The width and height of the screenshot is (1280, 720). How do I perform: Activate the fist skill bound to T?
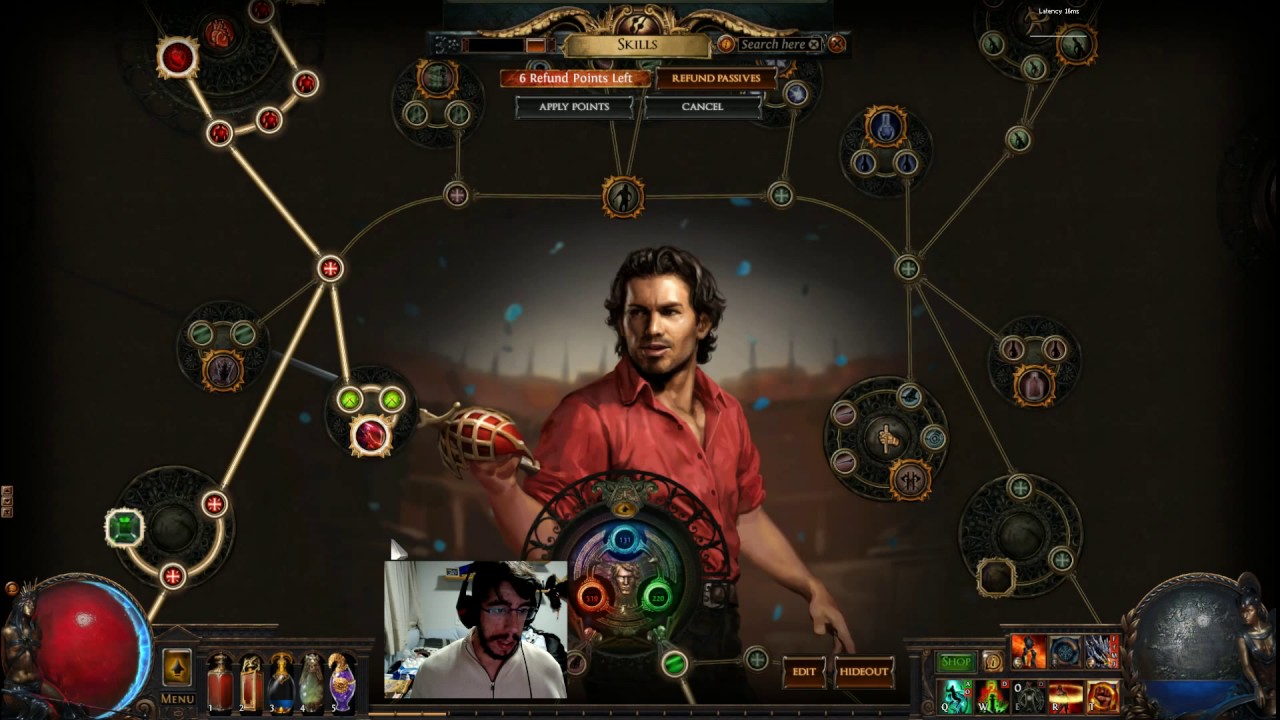click(x=1103, y=696)
